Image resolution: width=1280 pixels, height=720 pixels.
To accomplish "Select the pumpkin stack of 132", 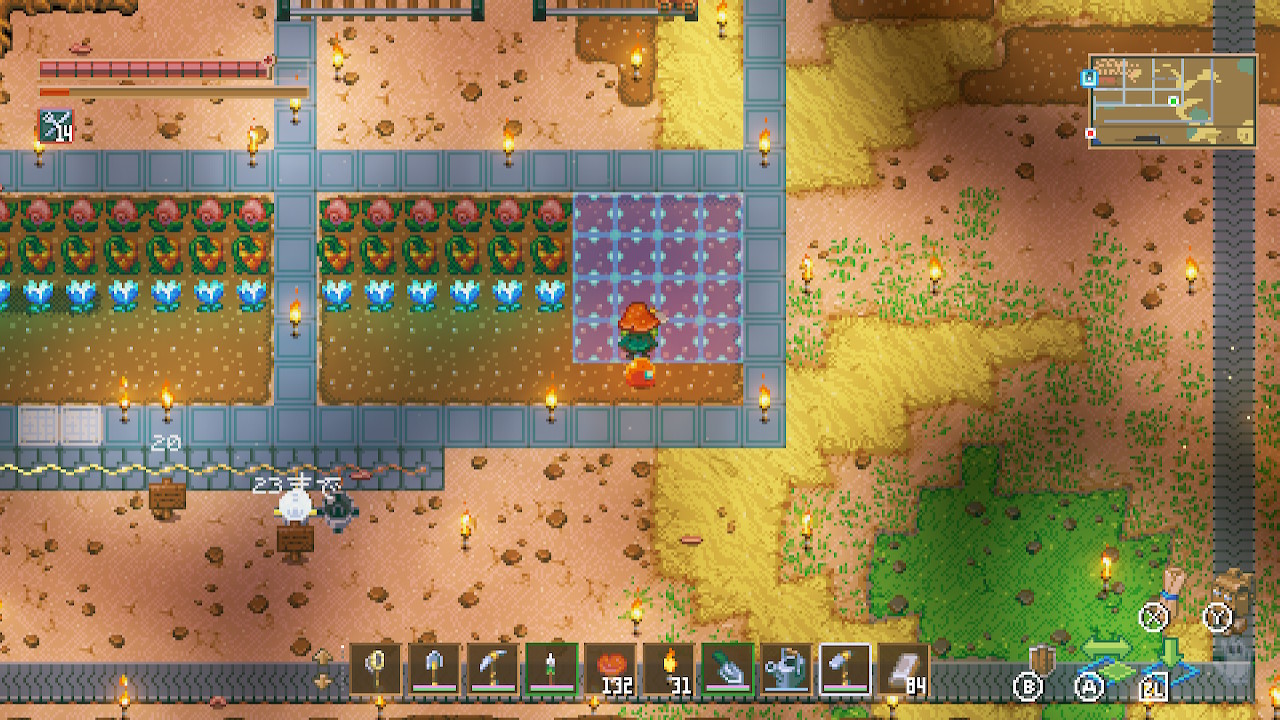I will (610, 668).
